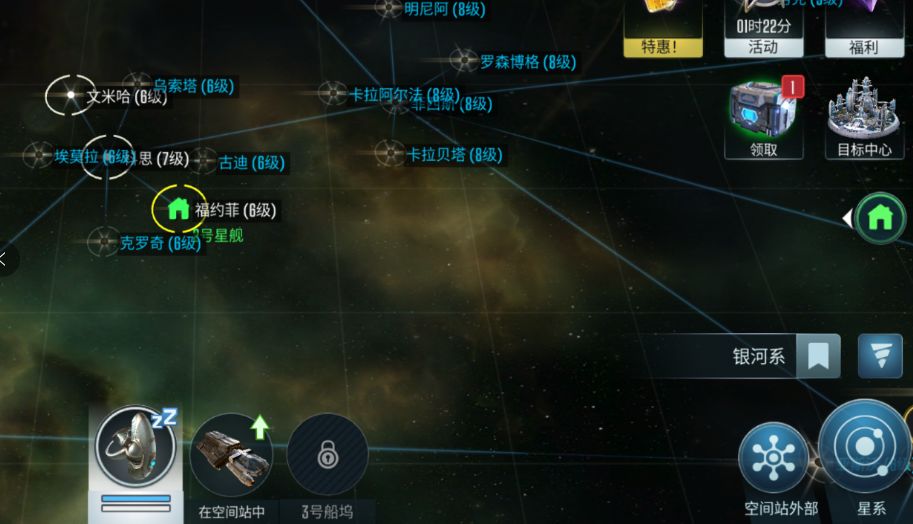Tap the green home button on right edge
The width and height of the screenshot is (913, 524).
tap(880, 217)
